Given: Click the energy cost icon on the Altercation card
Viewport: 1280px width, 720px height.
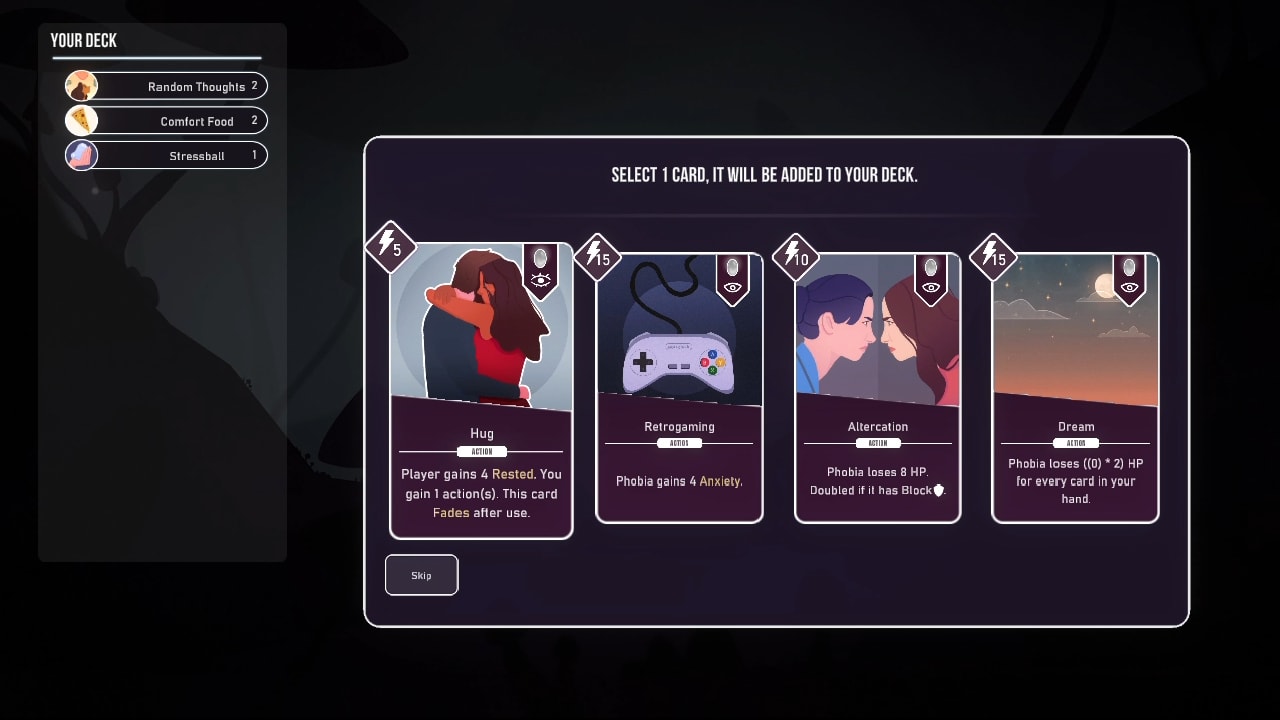Looking at the screenshot, I should [795, 255].
